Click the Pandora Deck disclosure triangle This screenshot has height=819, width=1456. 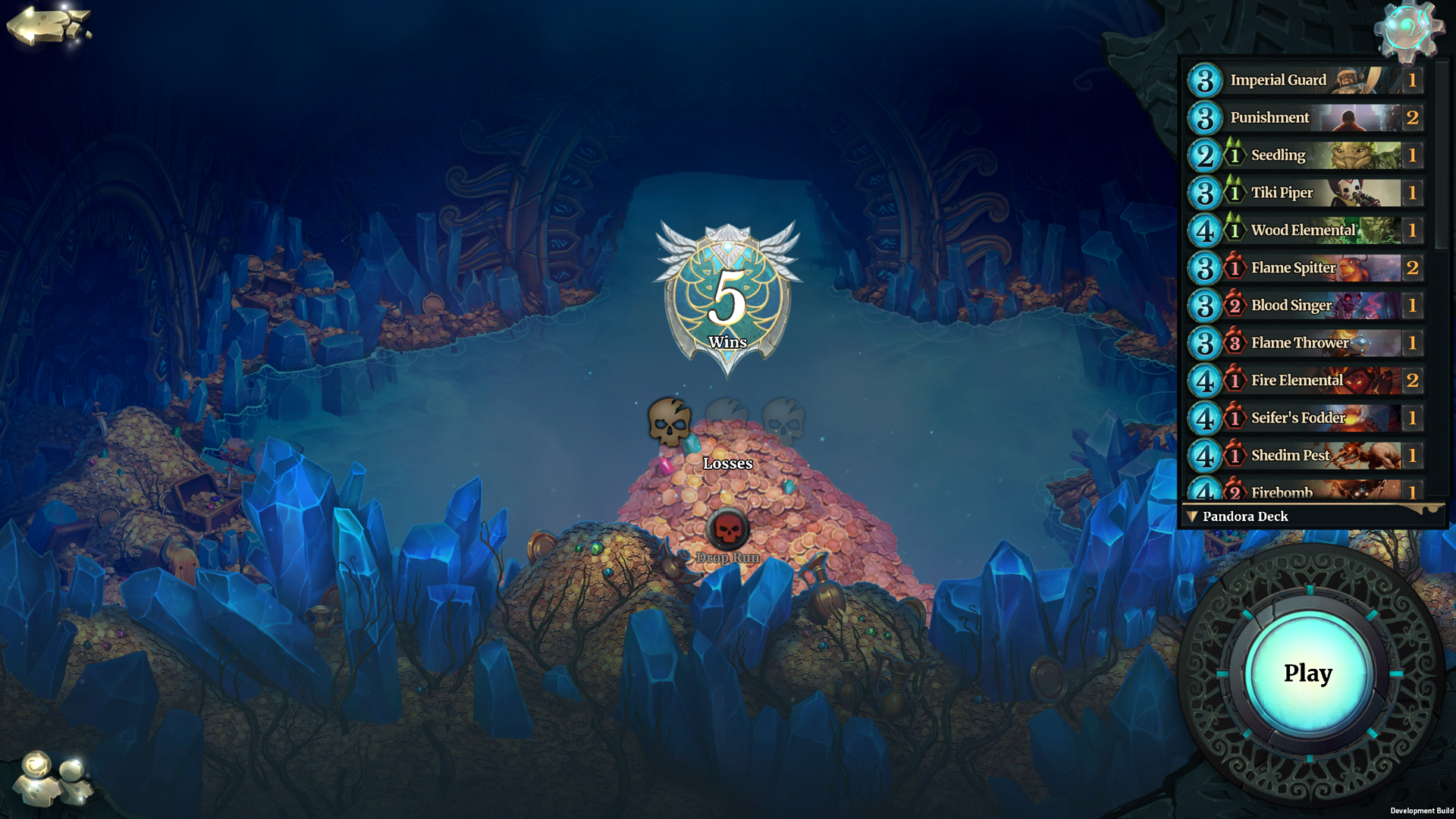coord(1194,516)
